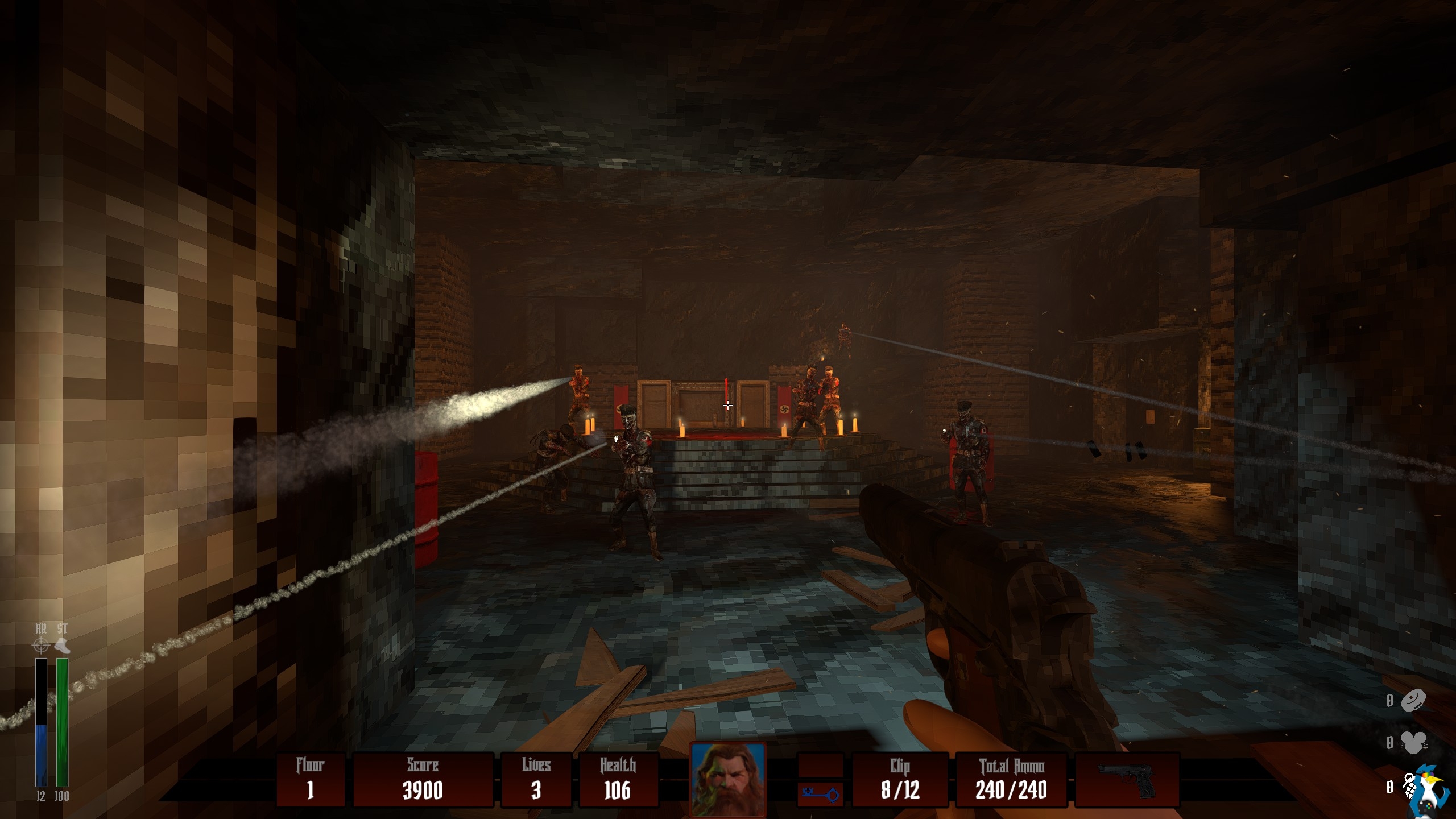The image size is (1456, 819).
Task: Click the landmine item icon
Action: [1413, 701]
